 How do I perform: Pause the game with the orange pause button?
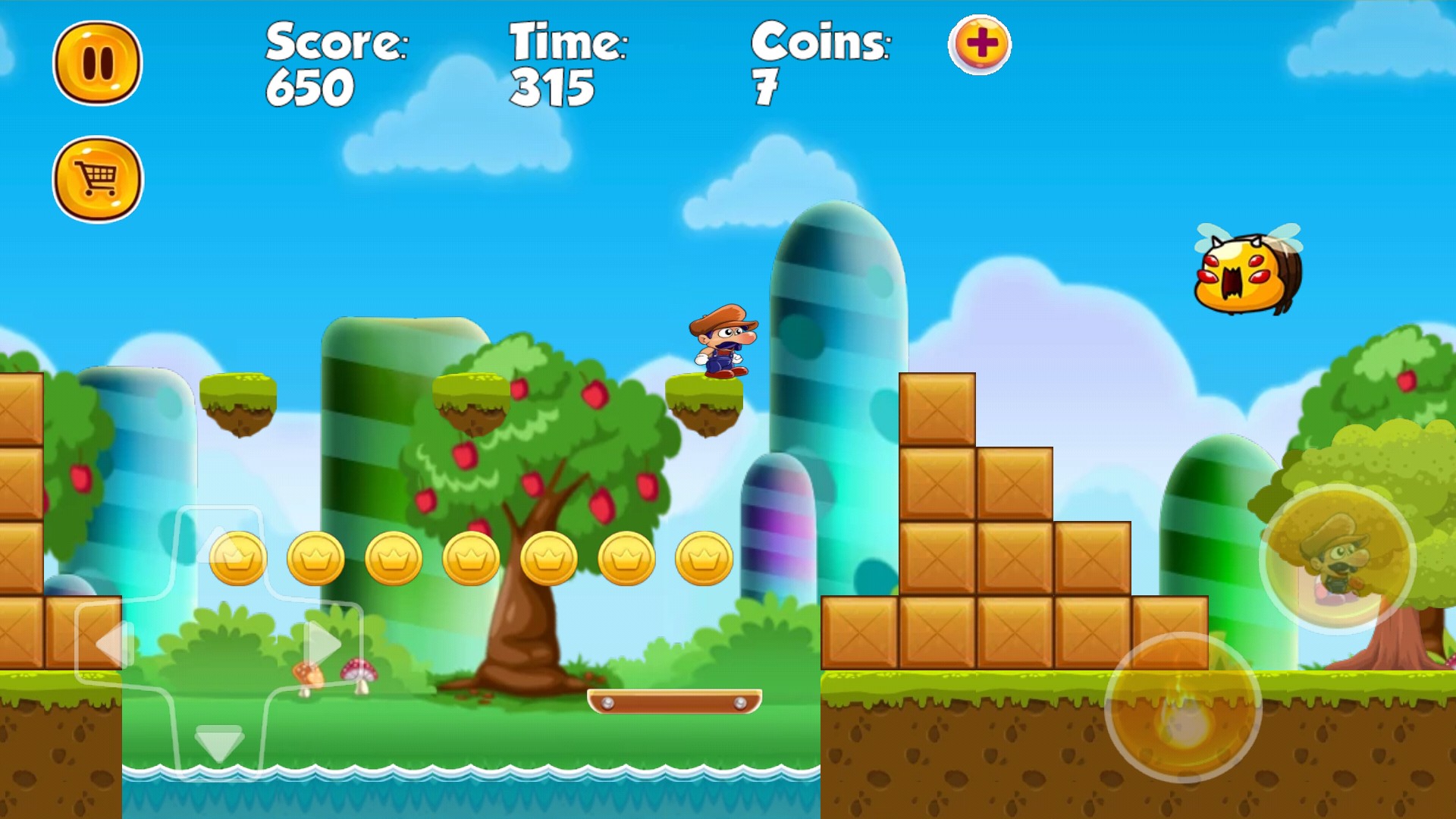[x=98, y=62]
